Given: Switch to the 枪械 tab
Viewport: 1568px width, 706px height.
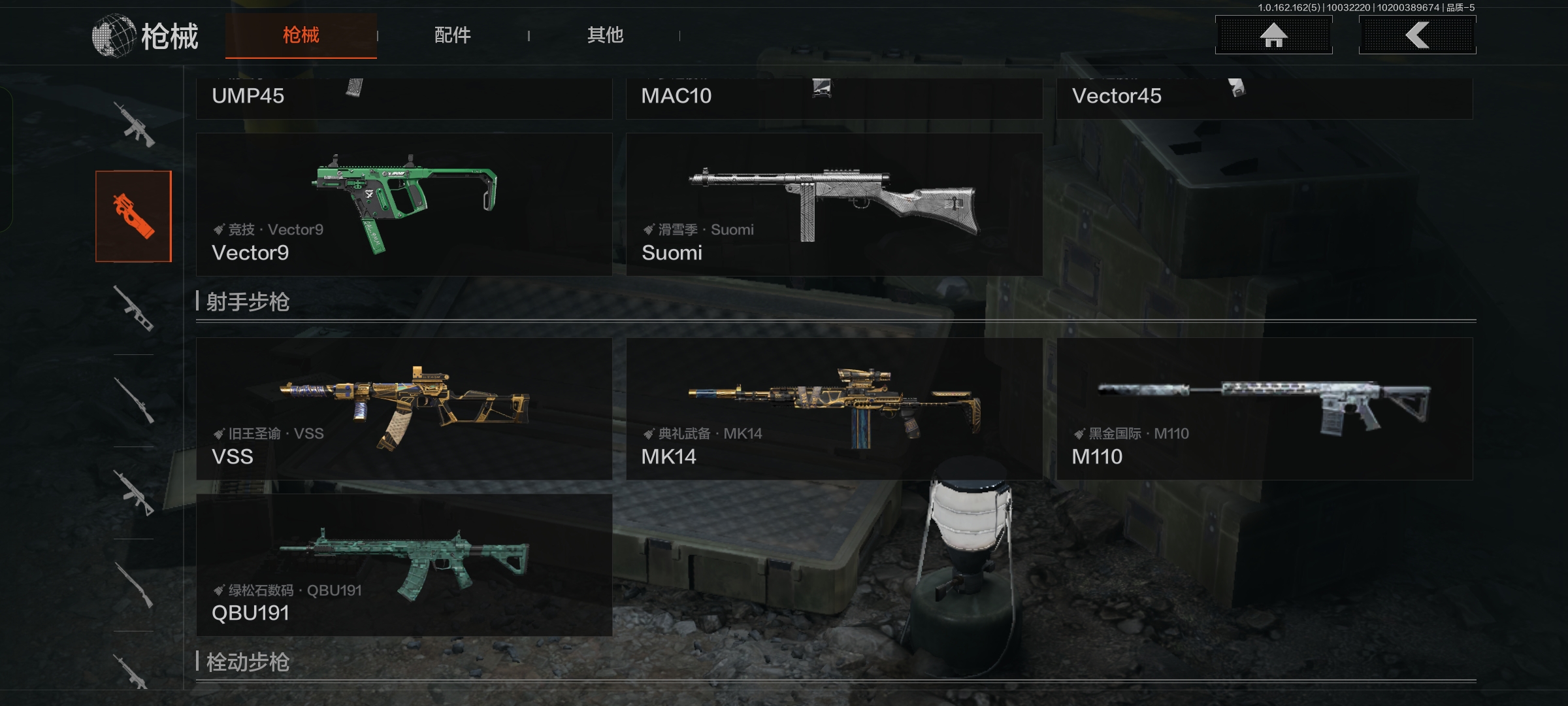Looking at the screenshot, I should [301, 35].
